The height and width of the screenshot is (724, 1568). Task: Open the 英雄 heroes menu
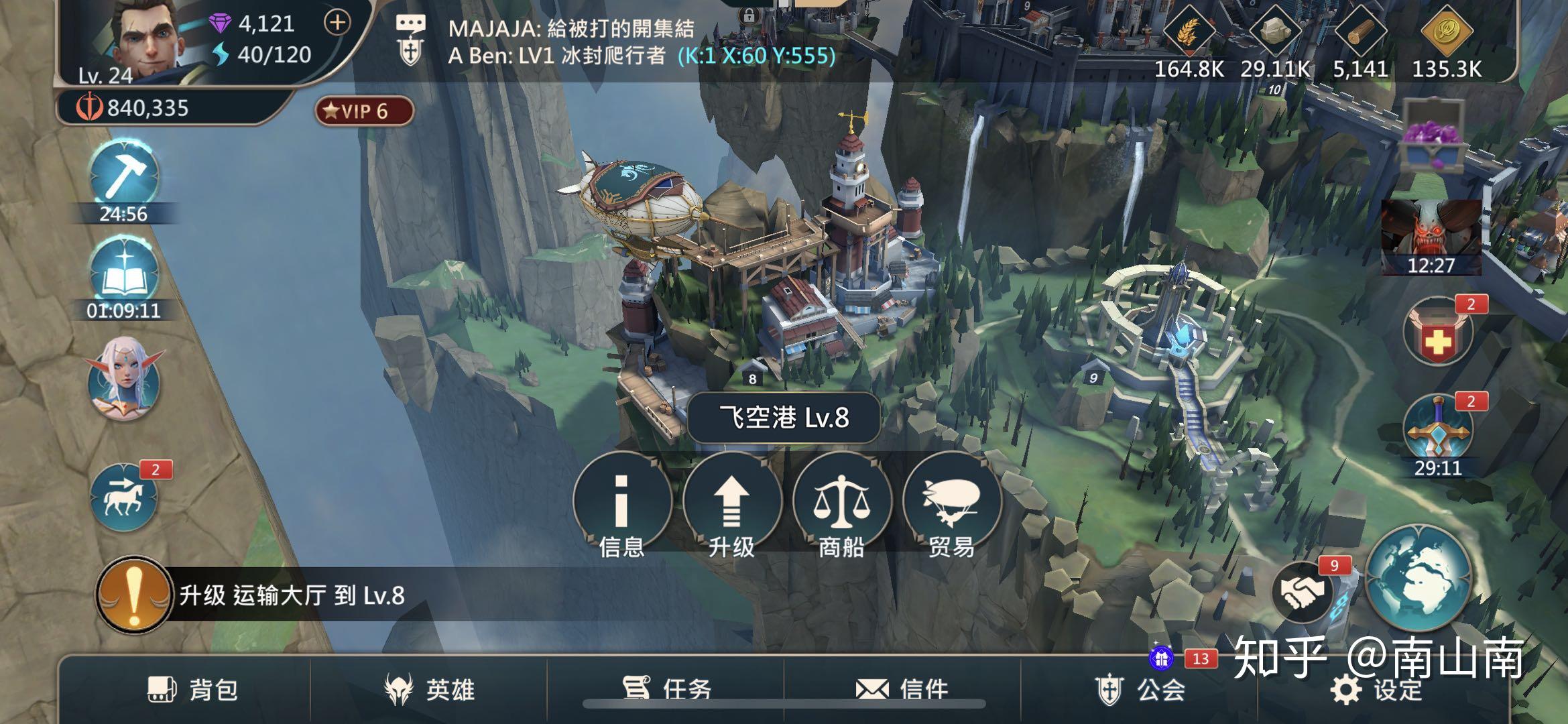[x=429, y=689]
